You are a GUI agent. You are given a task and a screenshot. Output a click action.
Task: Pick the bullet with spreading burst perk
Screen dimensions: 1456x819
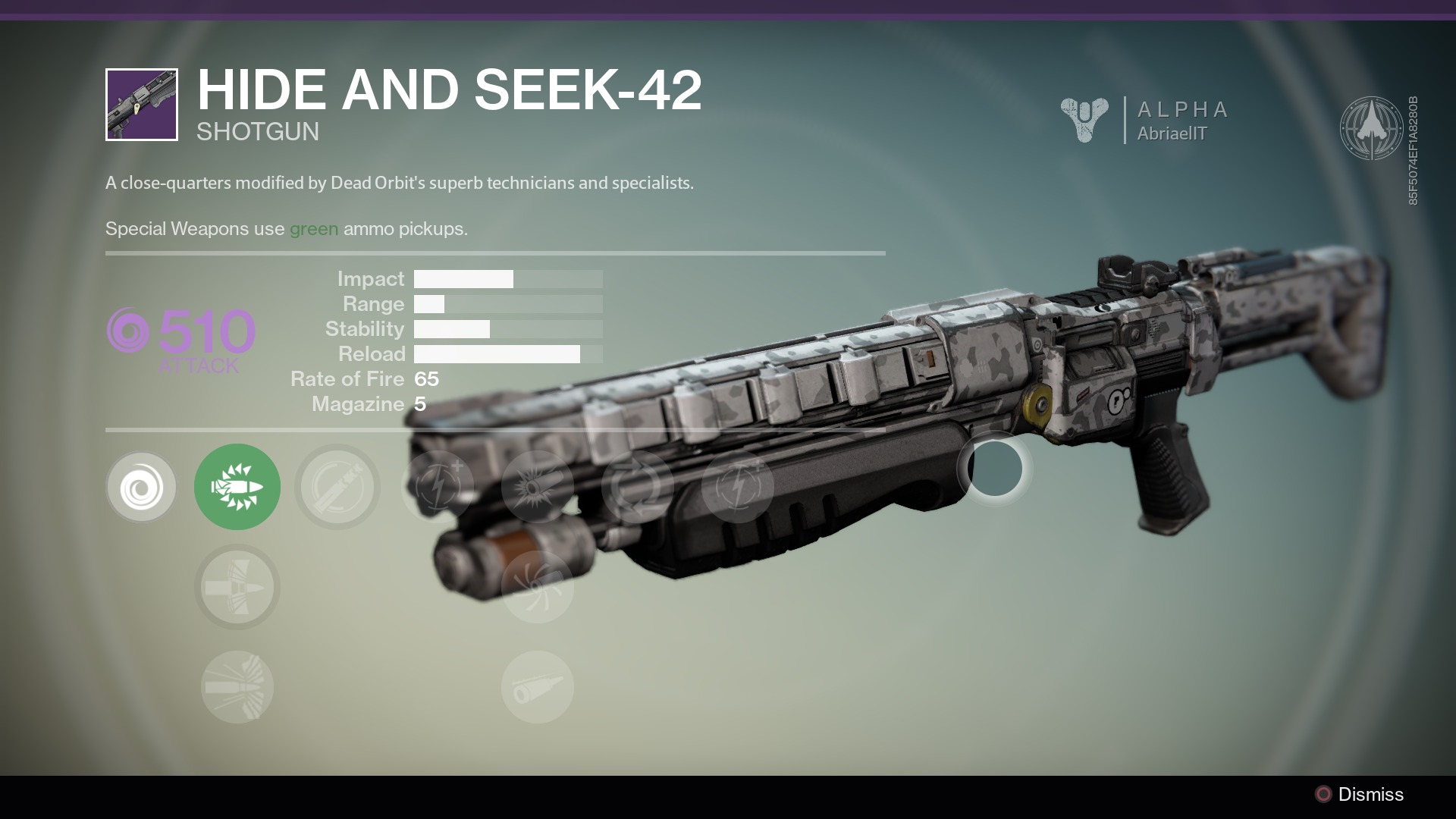237,687
